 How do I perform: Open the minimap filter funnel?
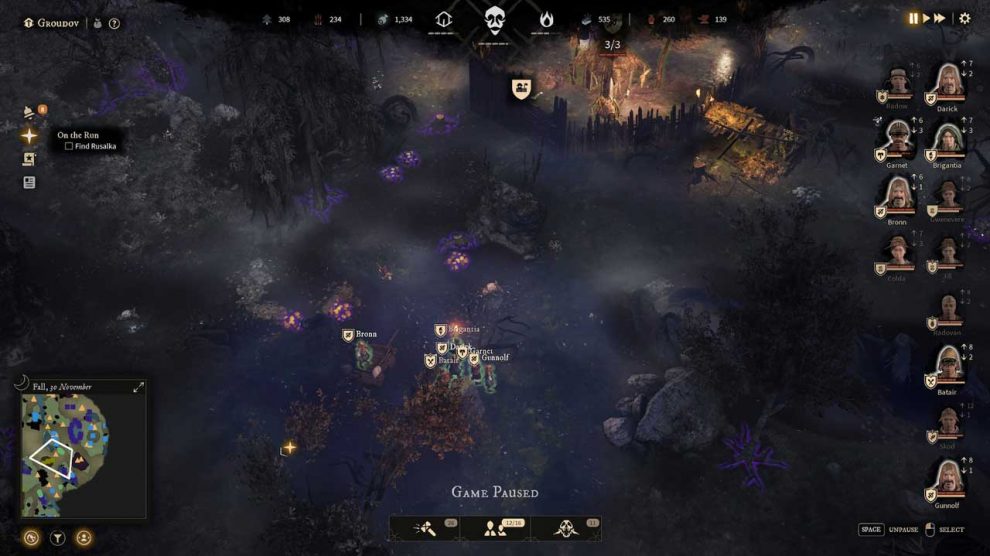pyautogui.click(x=58, y=538)
